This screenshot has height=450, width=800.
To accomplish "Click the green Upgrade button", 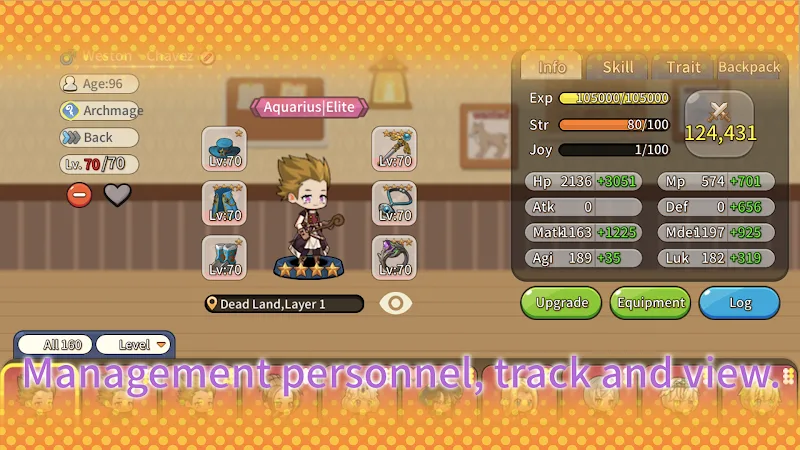I will [561, 302].
